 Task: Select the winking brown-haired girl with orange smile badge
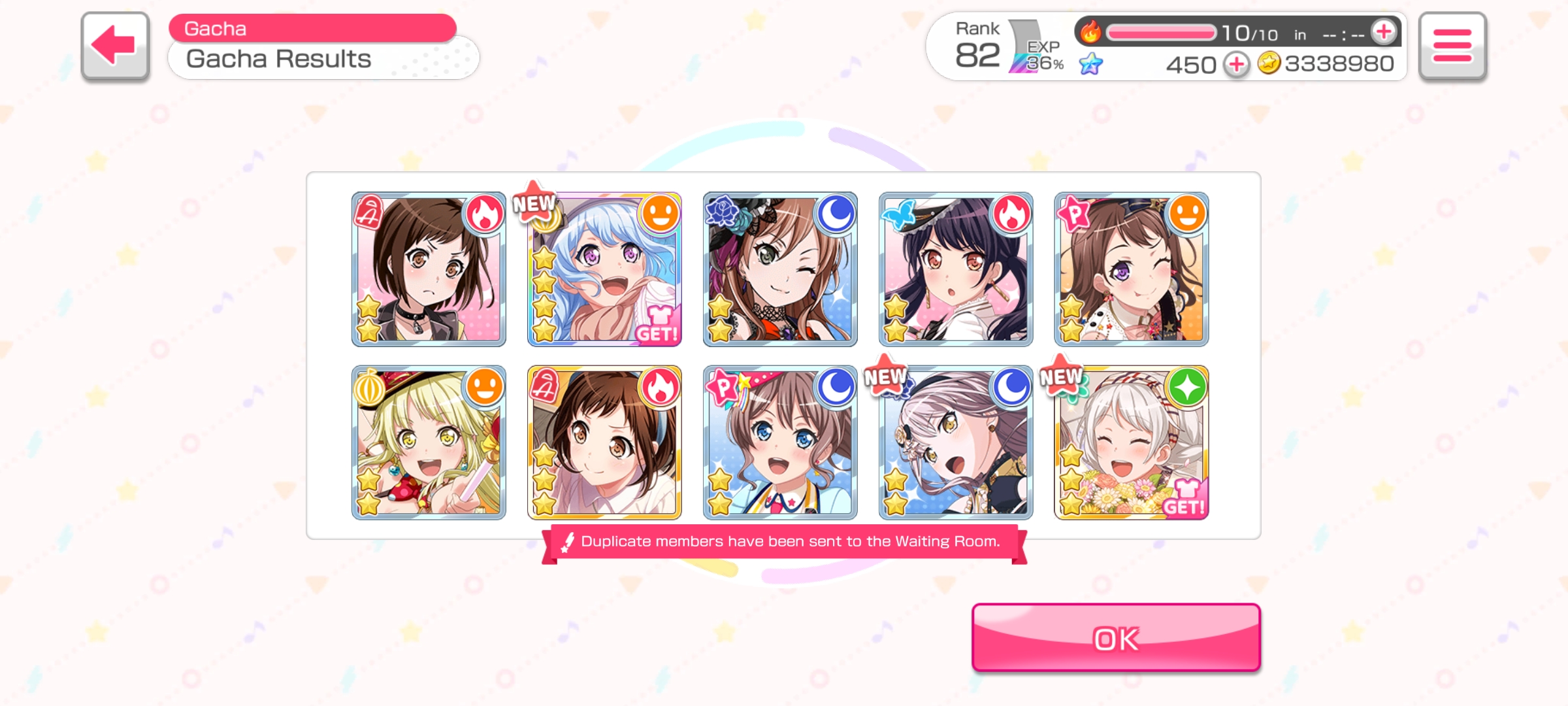pos(1131,269)
